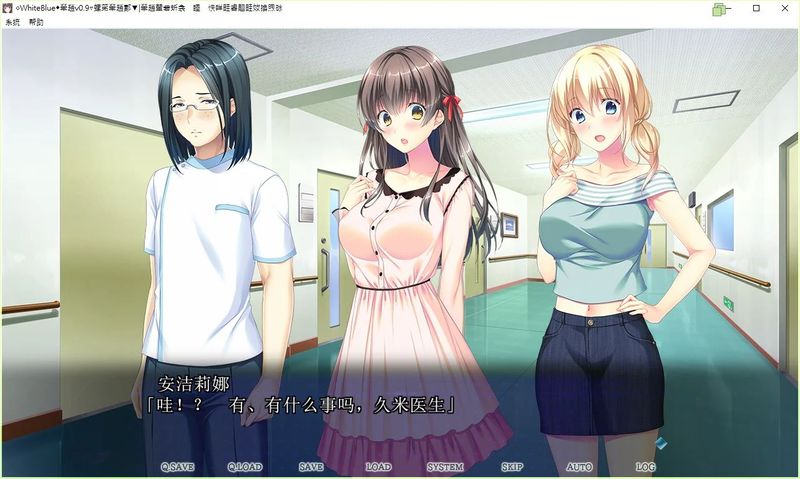Activate SKIP to fast-forward dialogue
The height and width of the screenshot is (479, 800).
(x=512, y=467)
